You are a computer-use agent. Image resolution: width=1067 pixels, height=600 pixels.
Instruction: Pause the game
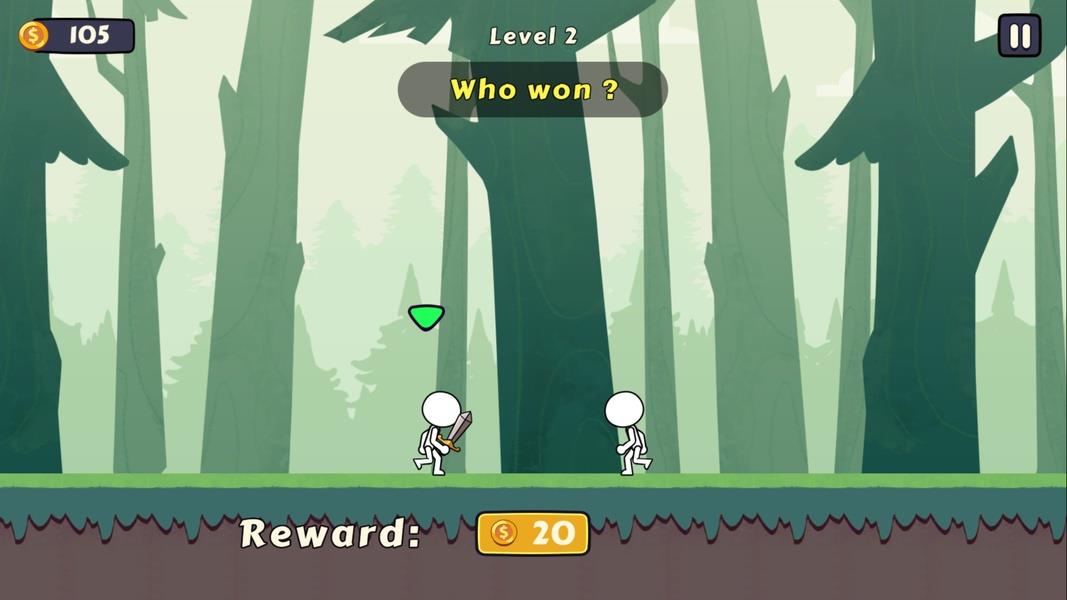(1019, 37)
